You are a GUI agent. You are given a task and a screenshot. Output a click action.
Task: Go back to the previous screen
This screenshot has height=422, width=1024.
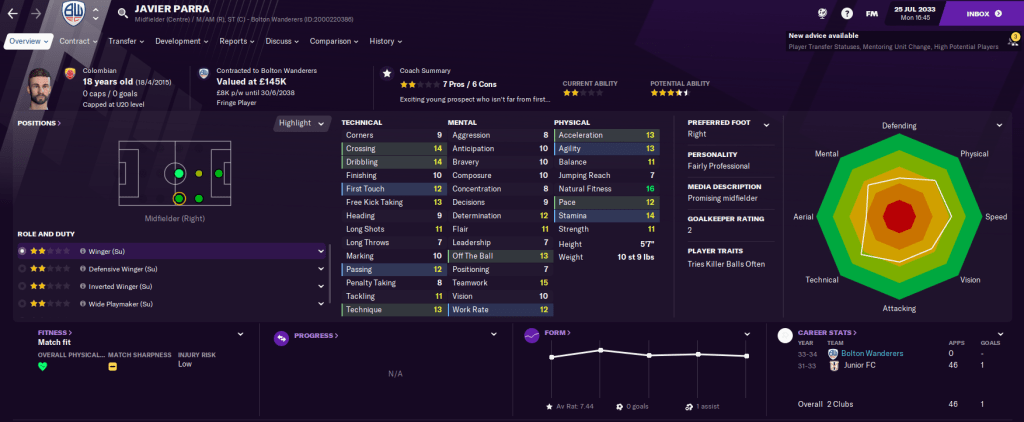pos(14,14)
